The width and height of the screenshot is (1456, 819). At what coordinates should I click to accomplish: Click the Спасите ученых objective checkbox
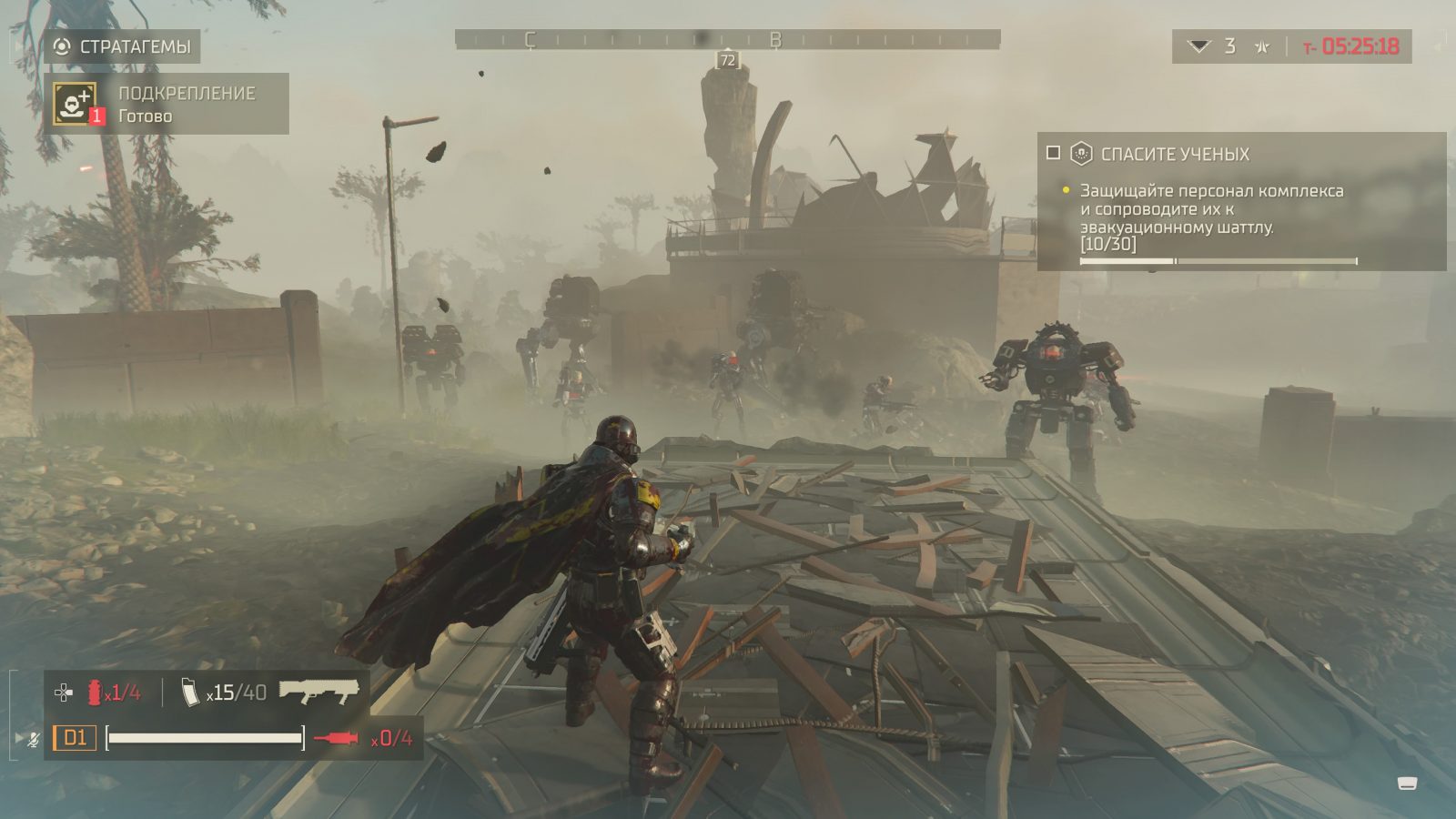(x=1054, y=153)
